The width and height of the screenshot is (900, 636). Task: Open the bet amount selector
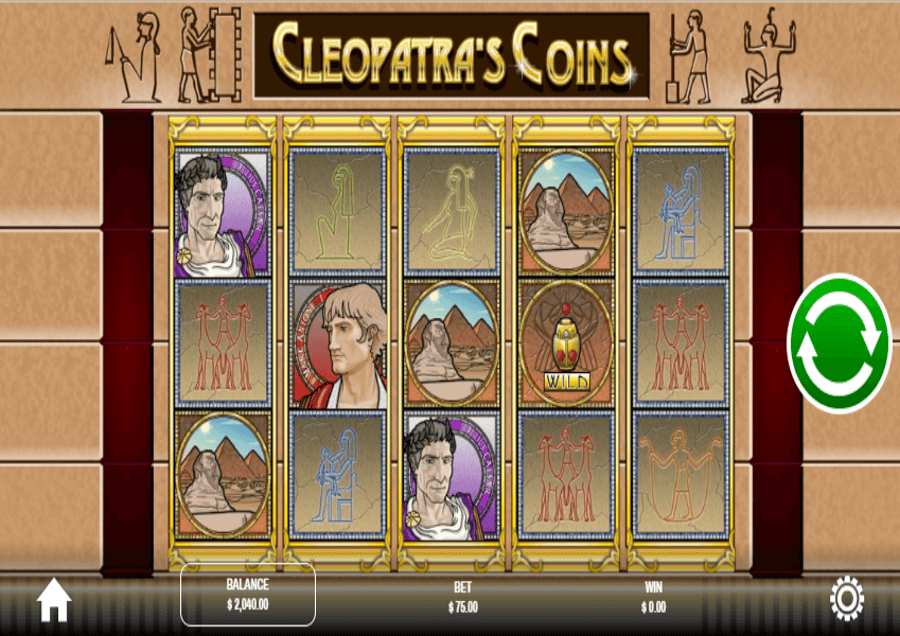pyautogui.click(x=462, y=597)
